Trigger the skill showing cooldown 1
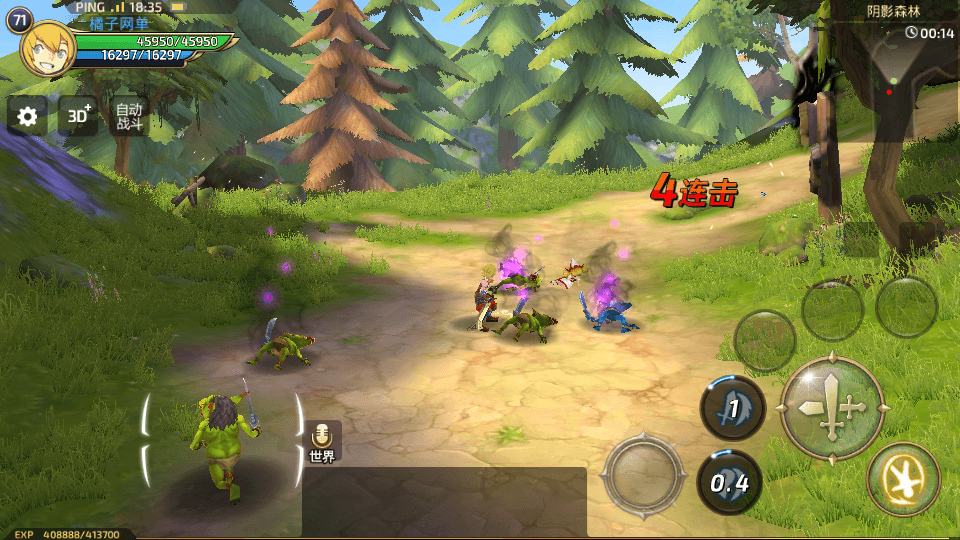 (x=732, y=408)
